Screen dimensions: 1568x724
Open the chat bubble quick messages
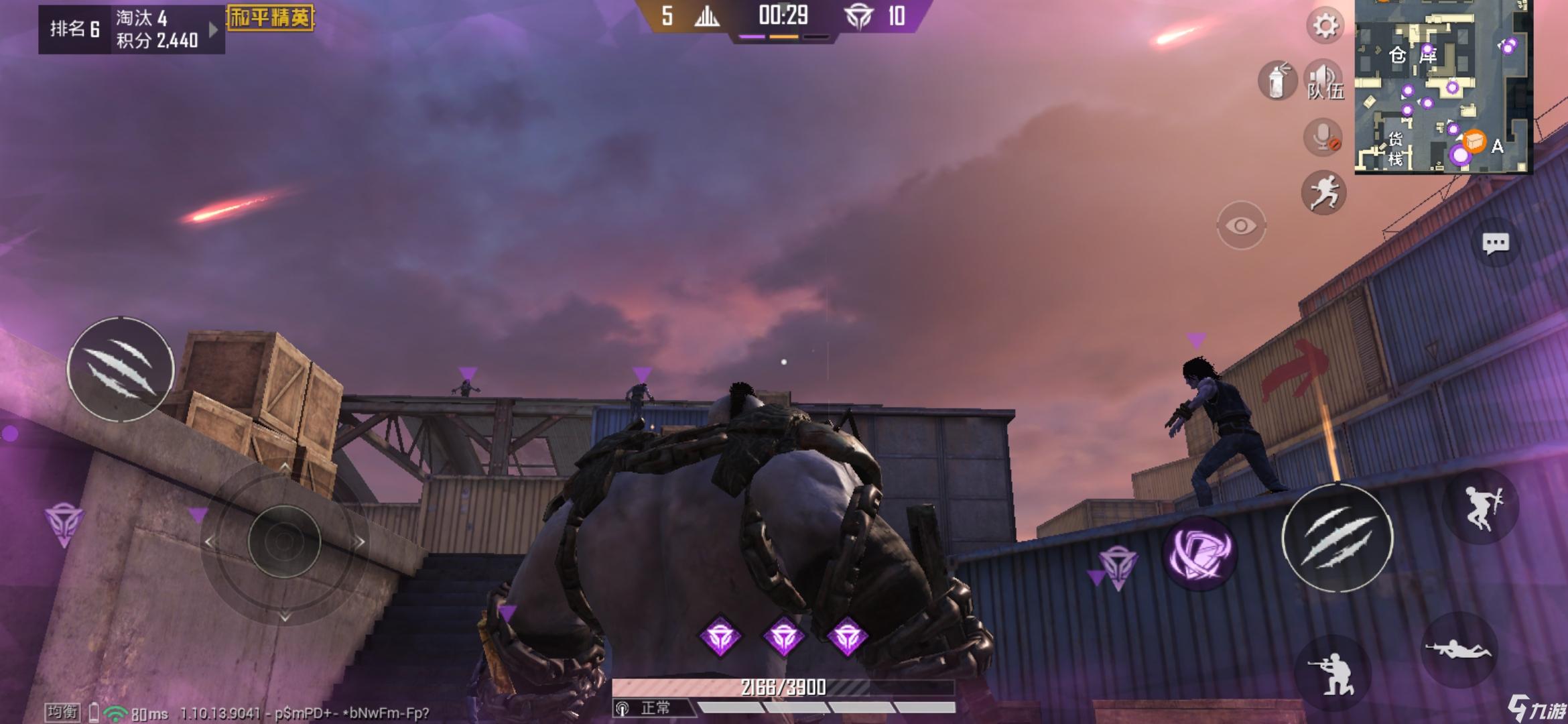(1496, 243)
